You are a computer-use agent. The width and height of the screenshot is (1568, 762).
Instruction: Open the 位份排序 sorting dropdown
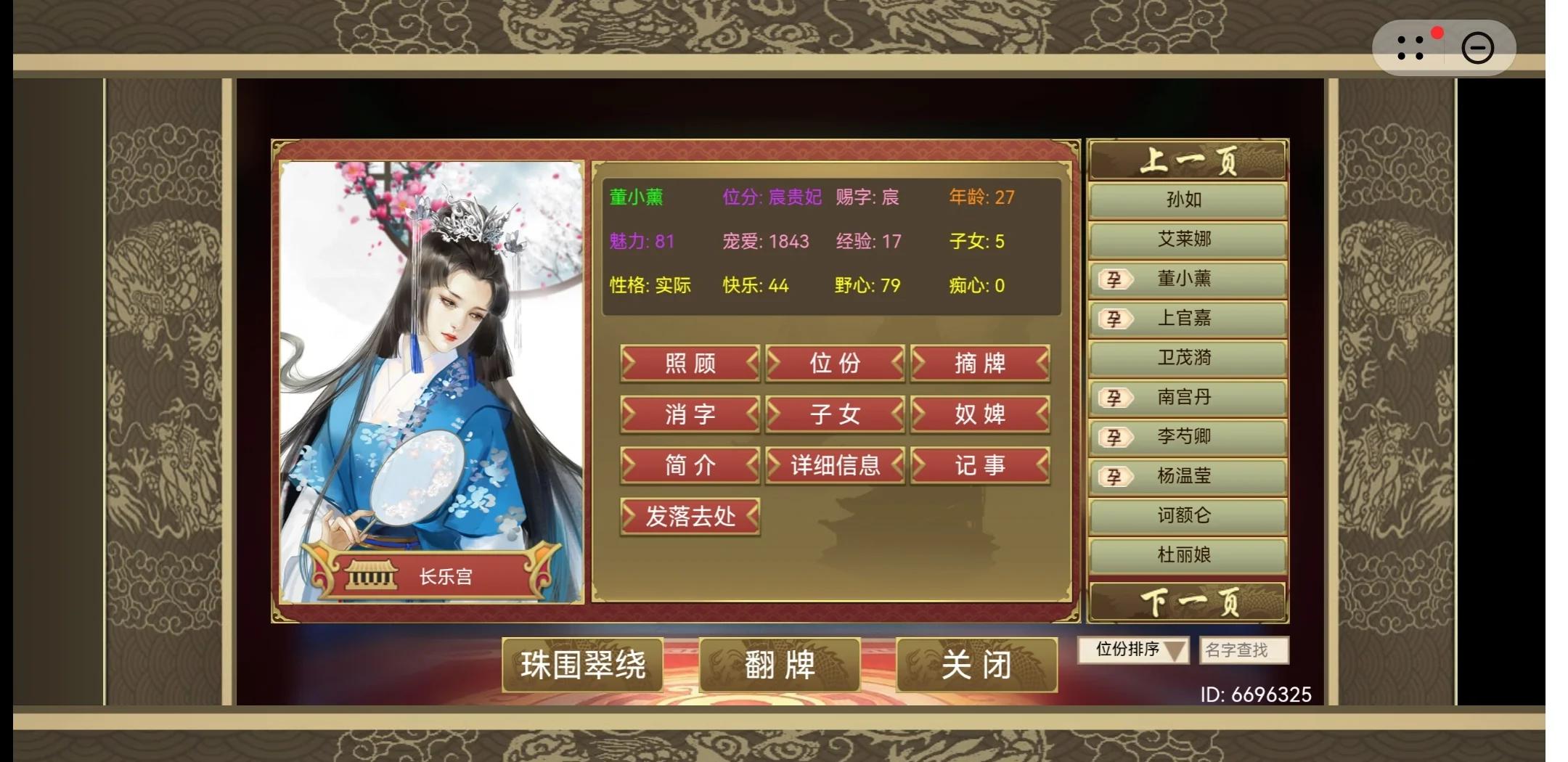click(1135, 651)
